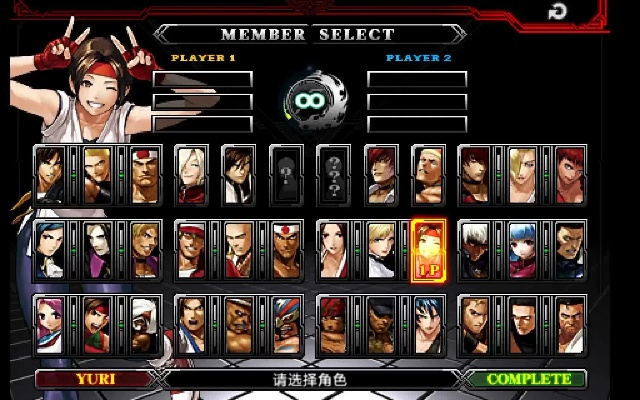This screenshot has width=640, height=400.
Task: Select Terry Bogard in the red cap
Action: pyautogui.click(x=192, y=249)
